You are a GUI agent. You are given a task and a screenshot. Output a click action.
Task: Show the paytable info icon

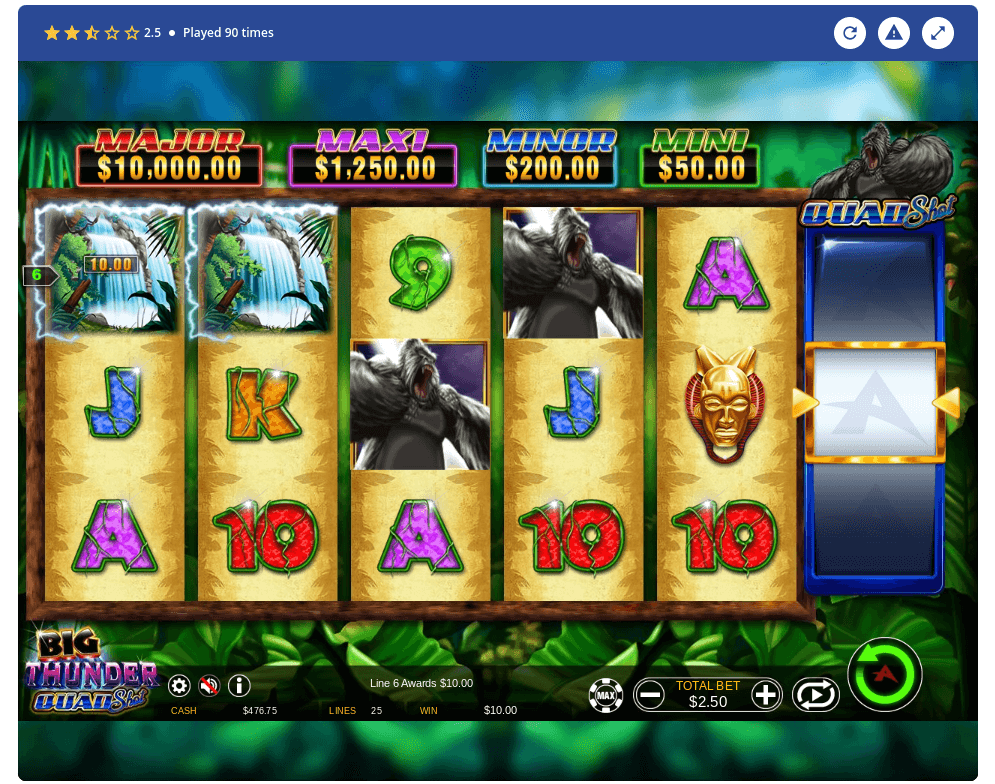pos(239,686)
